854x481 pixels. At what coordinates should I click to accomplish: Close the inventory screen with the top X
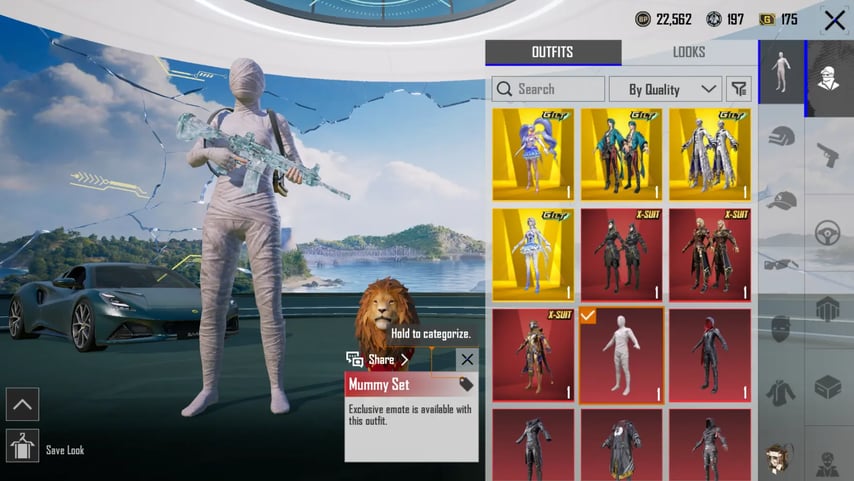point(833,19)
